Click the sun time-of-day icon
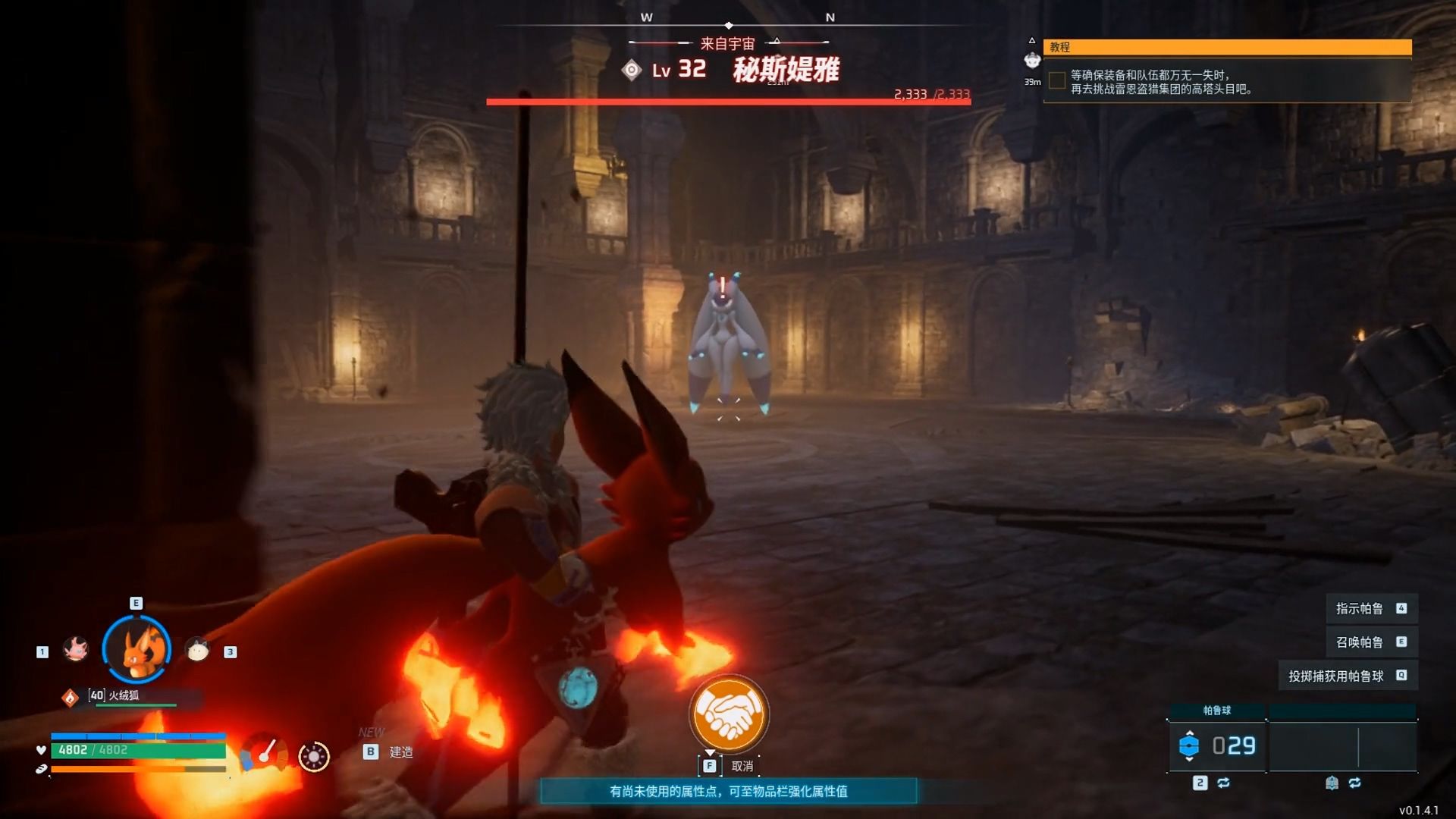This screenshot has width=1456, height=819. pyautogui.click(x=314, y=756)
